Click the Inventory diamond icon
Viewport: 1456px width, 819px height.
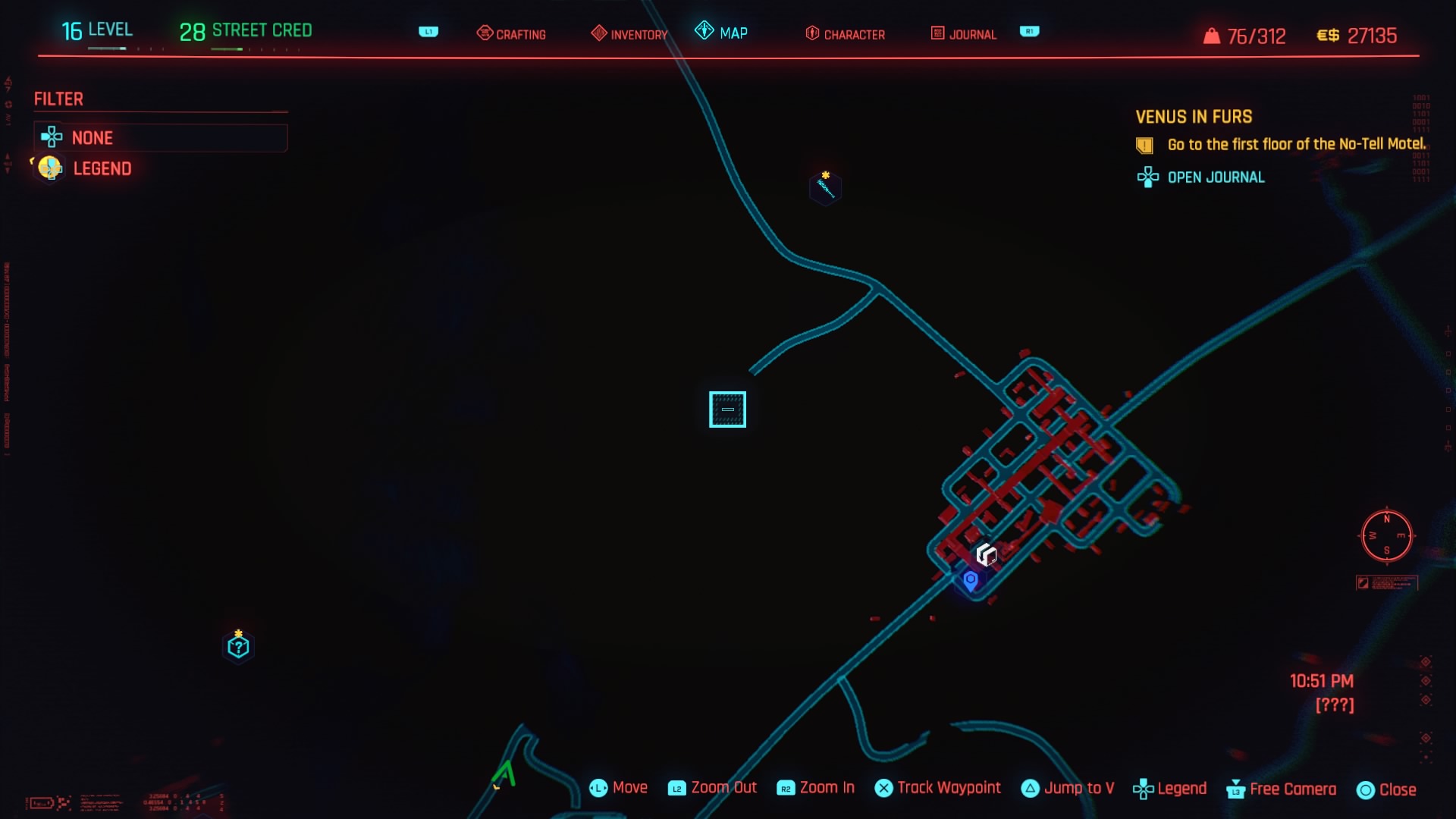(599, 33)
